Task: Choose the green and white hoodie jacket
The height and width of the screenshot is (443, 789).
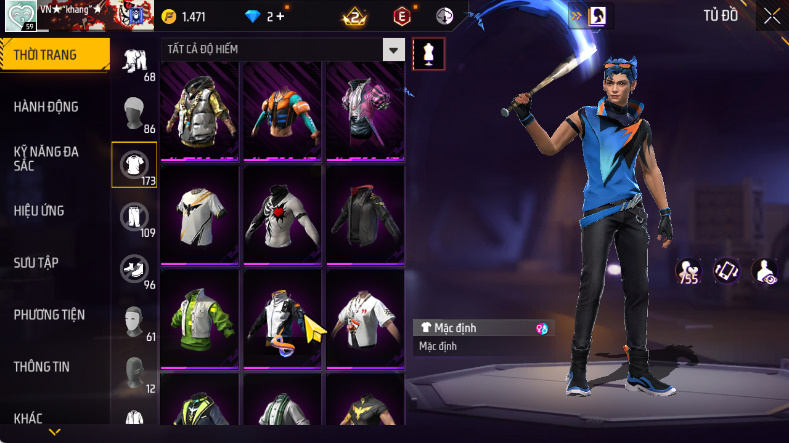Action: coord(200,316)
